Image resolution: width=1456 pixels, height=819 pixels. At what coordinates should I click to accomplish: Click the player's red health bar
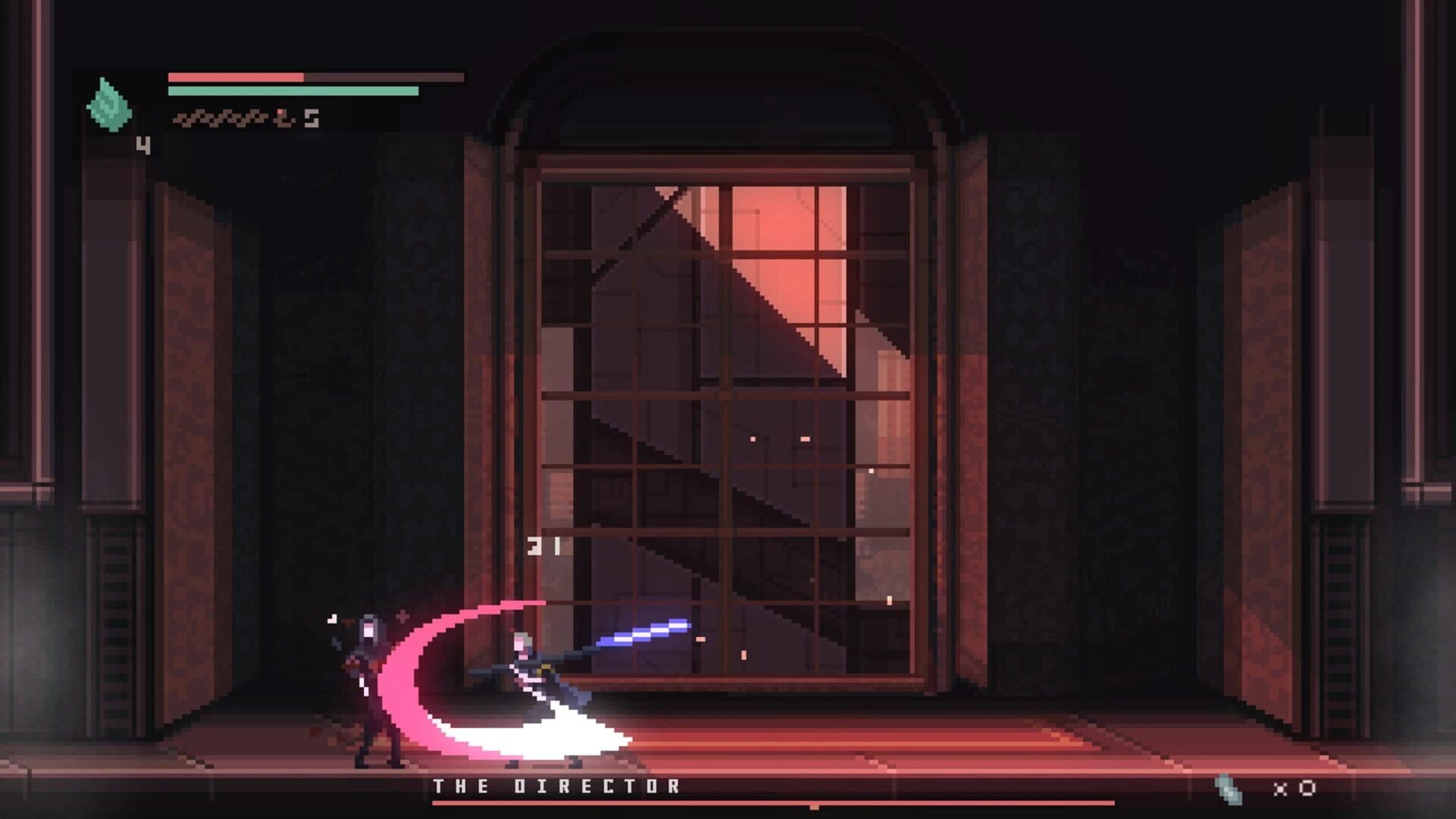click(x=235, y=76)
